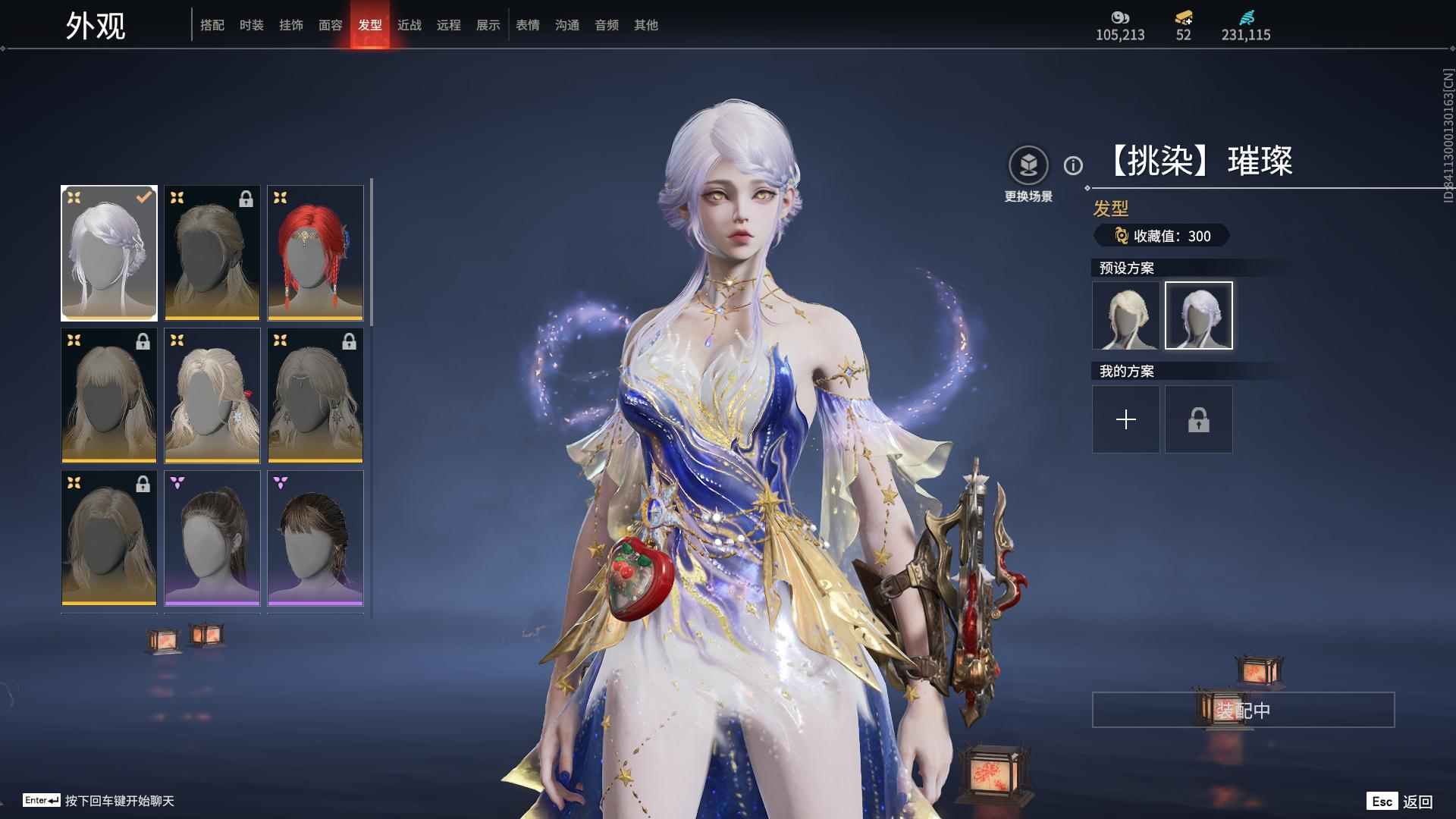Select the brown bangs updo hairstyle
This screenshot has width=1456, height=819.
315,538
